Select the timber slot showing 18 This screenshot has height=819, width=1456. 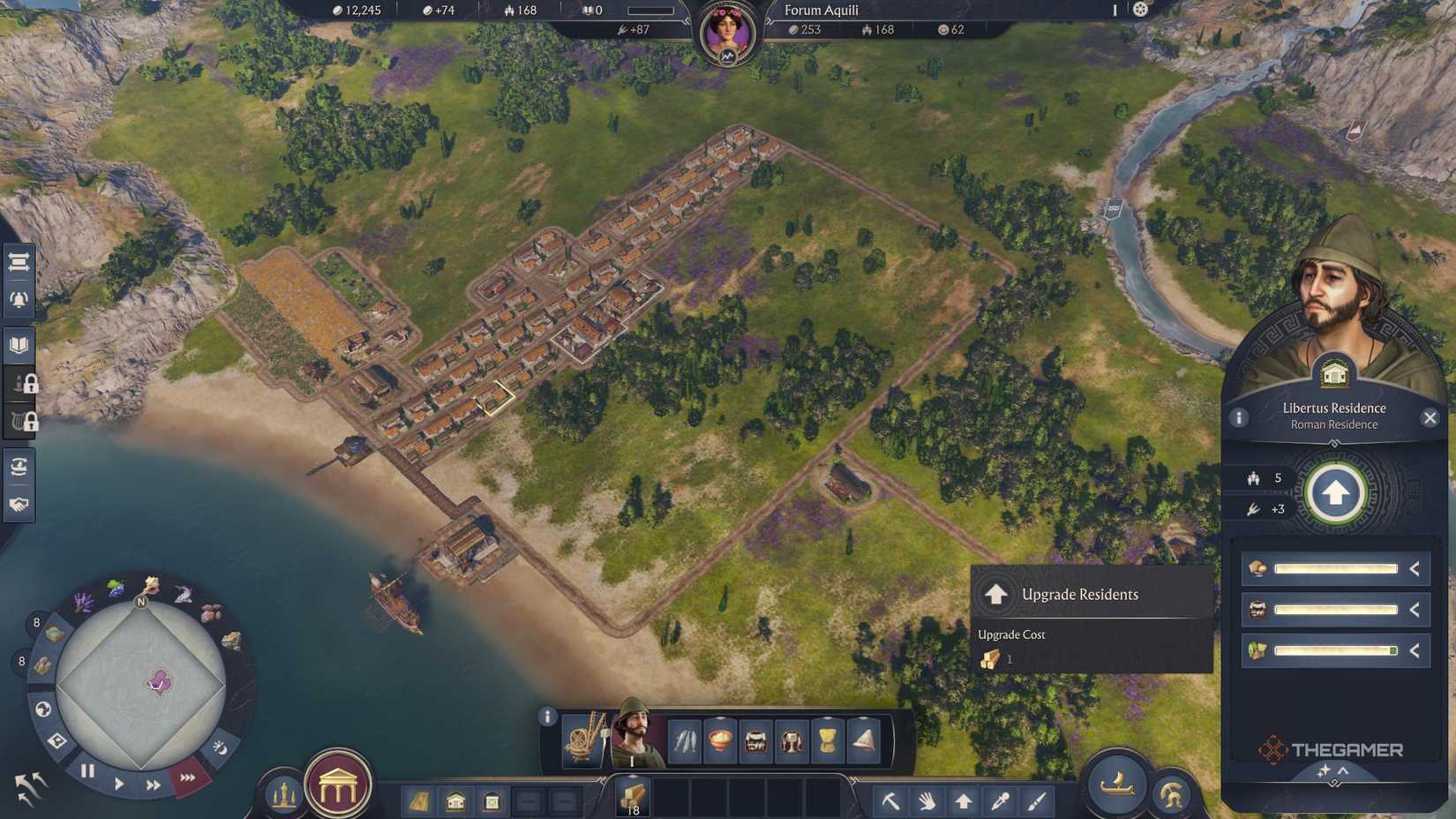point(634,797)
